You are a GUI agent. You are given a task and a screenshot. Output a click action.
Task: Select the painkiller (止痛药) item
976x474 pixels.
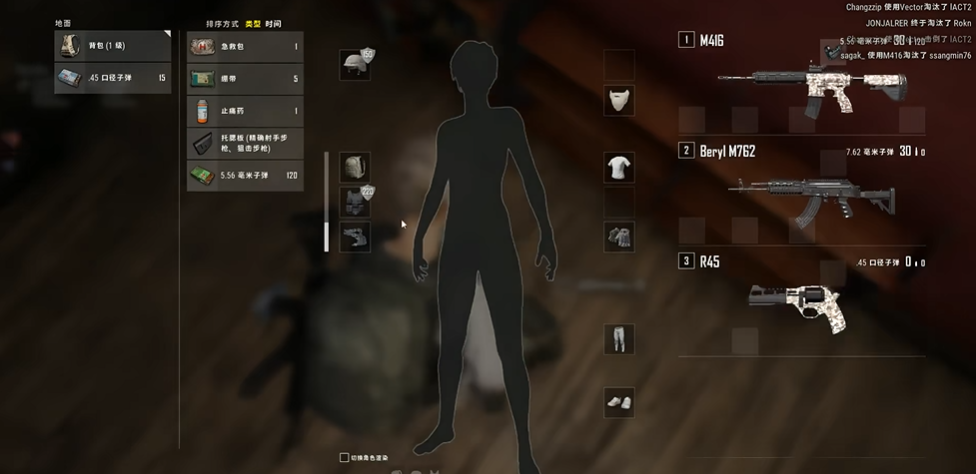point(245,111)
